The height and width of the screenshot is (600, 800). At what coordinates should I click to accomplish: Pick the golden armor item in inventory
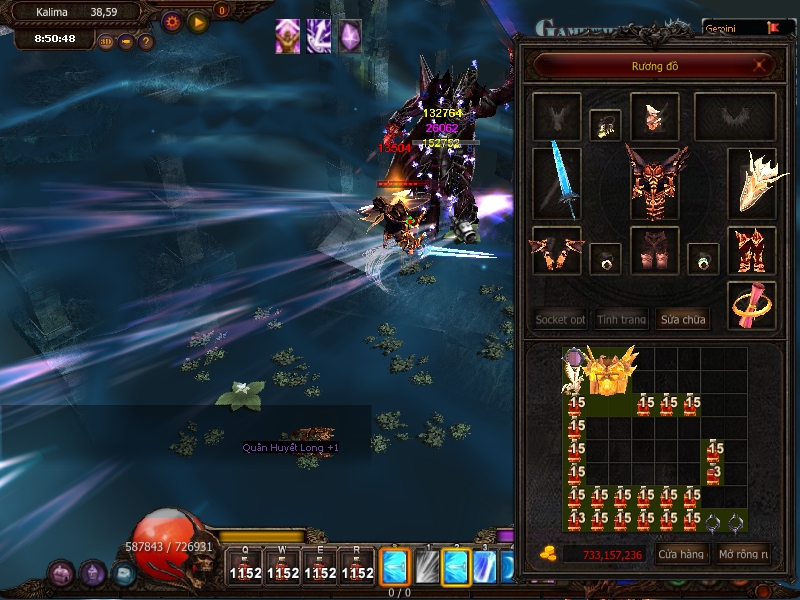pyautogui.click(x=609, y=373)
